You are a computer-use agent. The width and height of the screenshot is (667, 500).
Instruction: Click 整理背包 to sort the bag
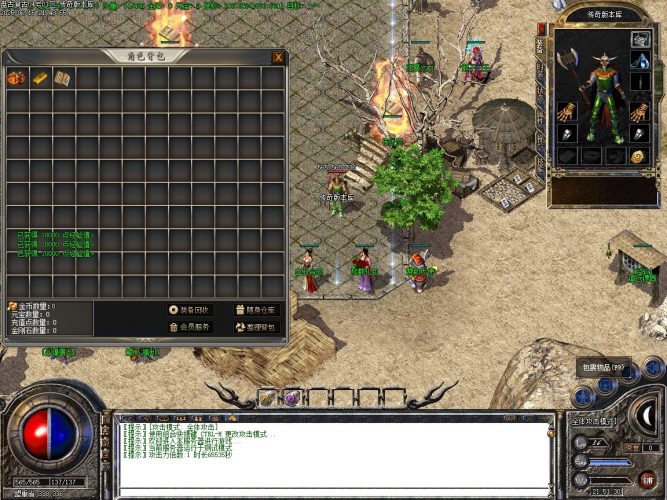(255, 327)
